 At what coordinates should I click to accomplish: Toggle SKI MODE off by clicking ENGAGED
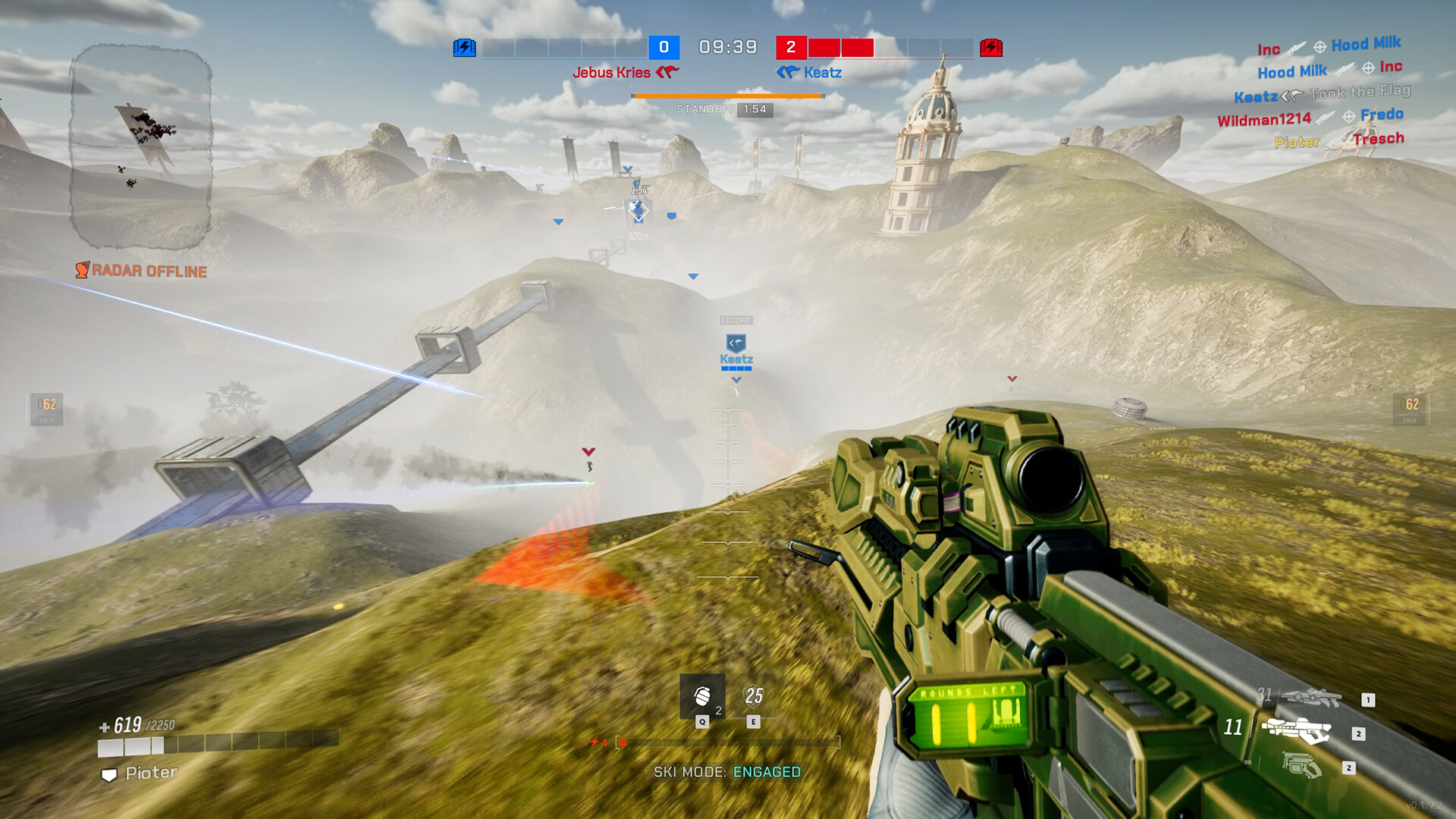tap(766, 771)
